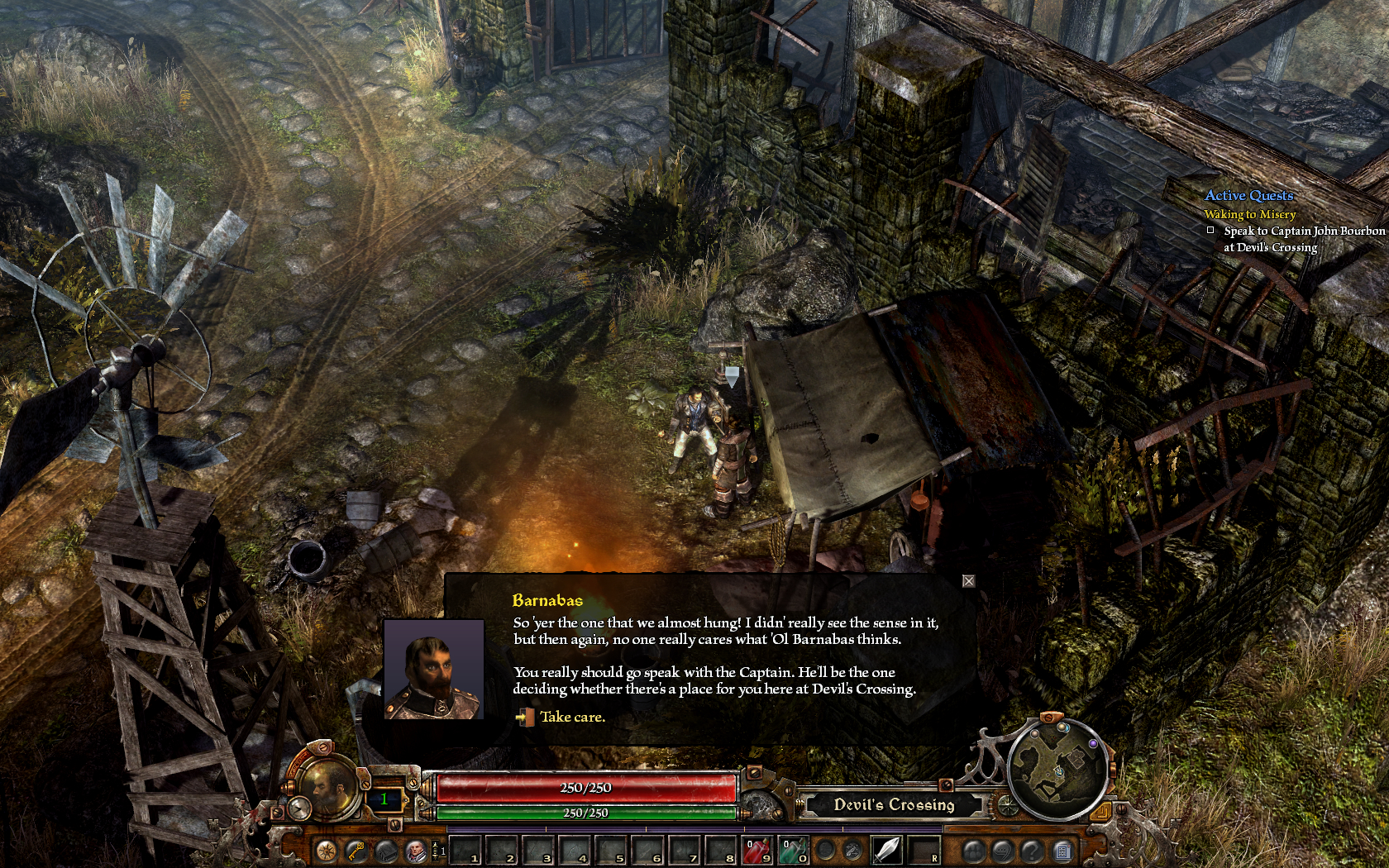This screenshot has width=1389, height=868.
Task: Use the green energy potion slot
Action: pyautogui.click(x=794, y=850)
